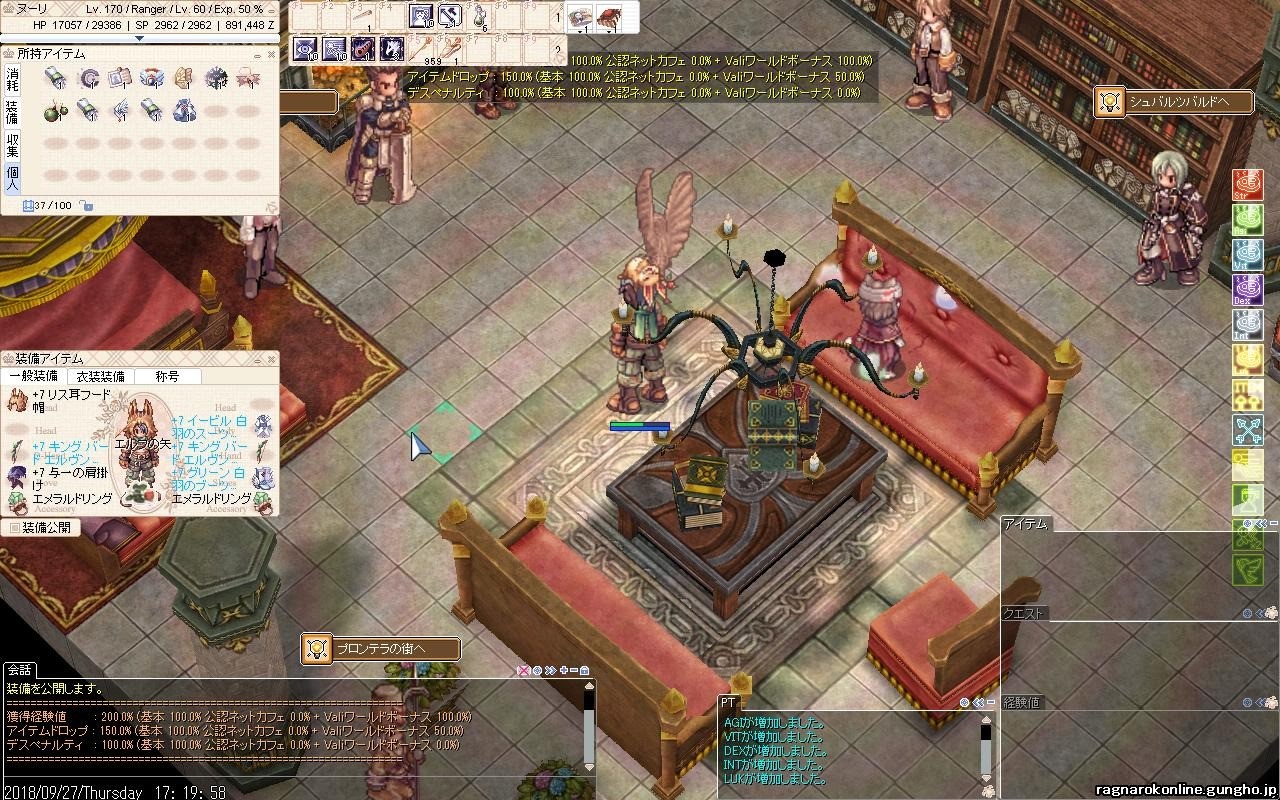Open the 装備 tab in inventory
The height and width of the screenshot is (800, 1280).
coord(12,111)
